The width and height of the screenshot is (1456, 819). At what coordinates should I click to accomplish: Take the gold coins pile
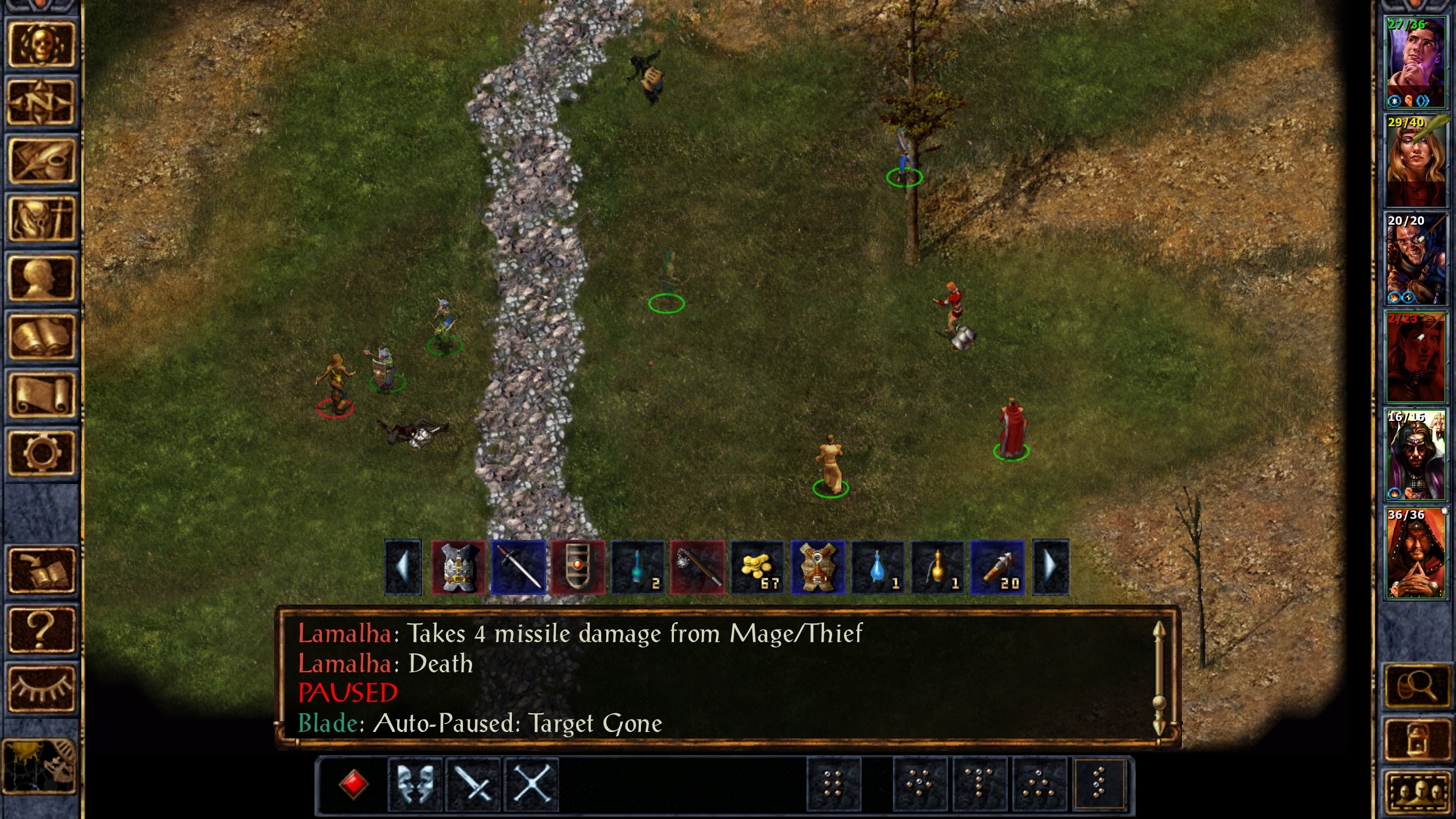click(758, 568)
